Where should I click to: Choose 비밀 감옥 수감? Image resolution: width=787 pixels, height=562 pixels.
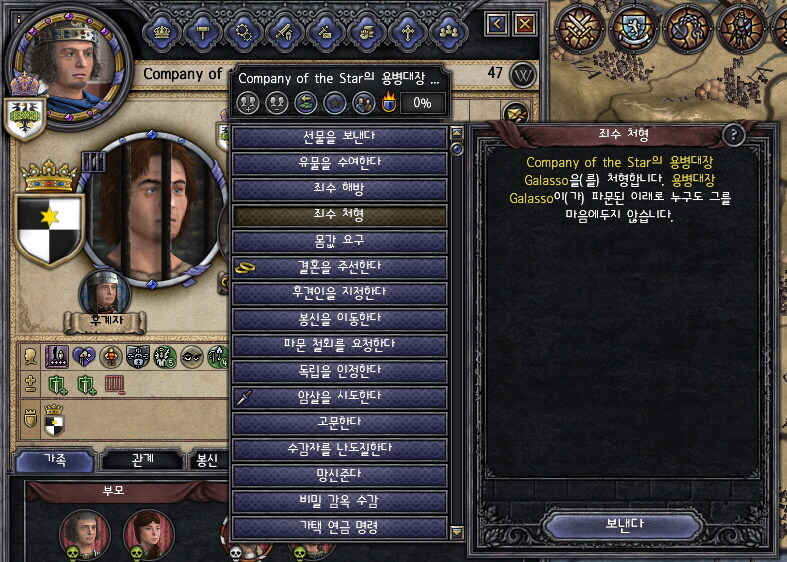339,501
